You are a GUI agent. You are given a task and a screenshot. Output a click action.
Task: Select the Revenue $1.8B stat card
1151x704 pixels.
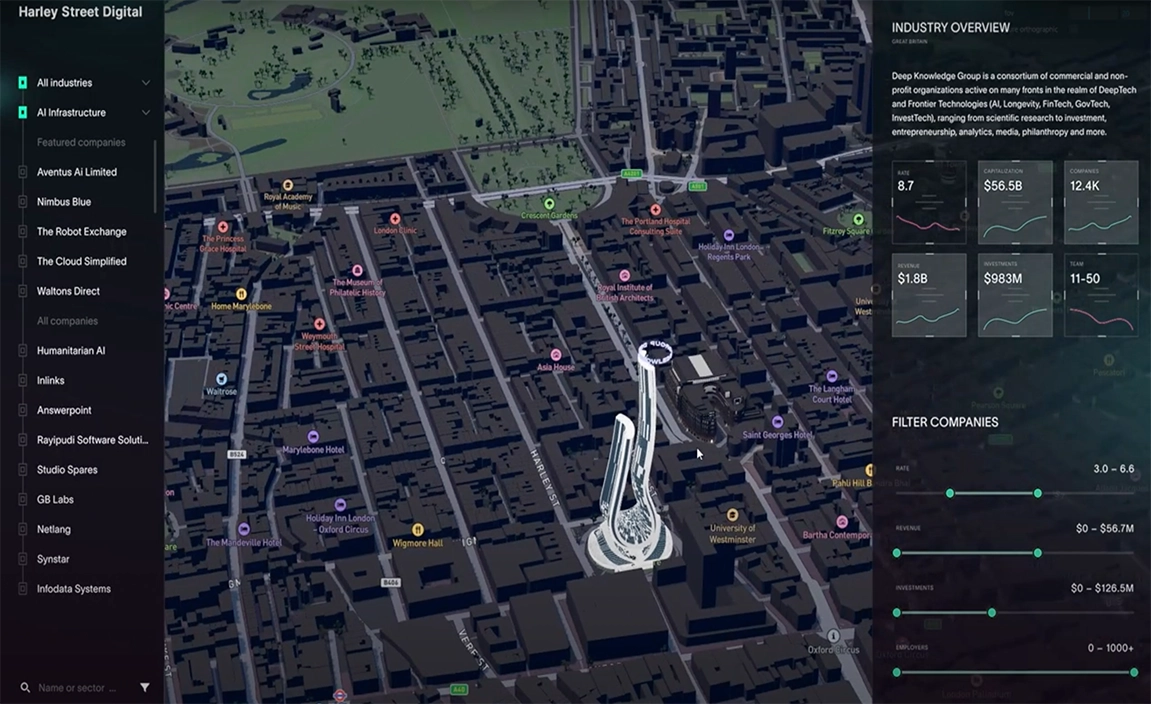(929, 295)
